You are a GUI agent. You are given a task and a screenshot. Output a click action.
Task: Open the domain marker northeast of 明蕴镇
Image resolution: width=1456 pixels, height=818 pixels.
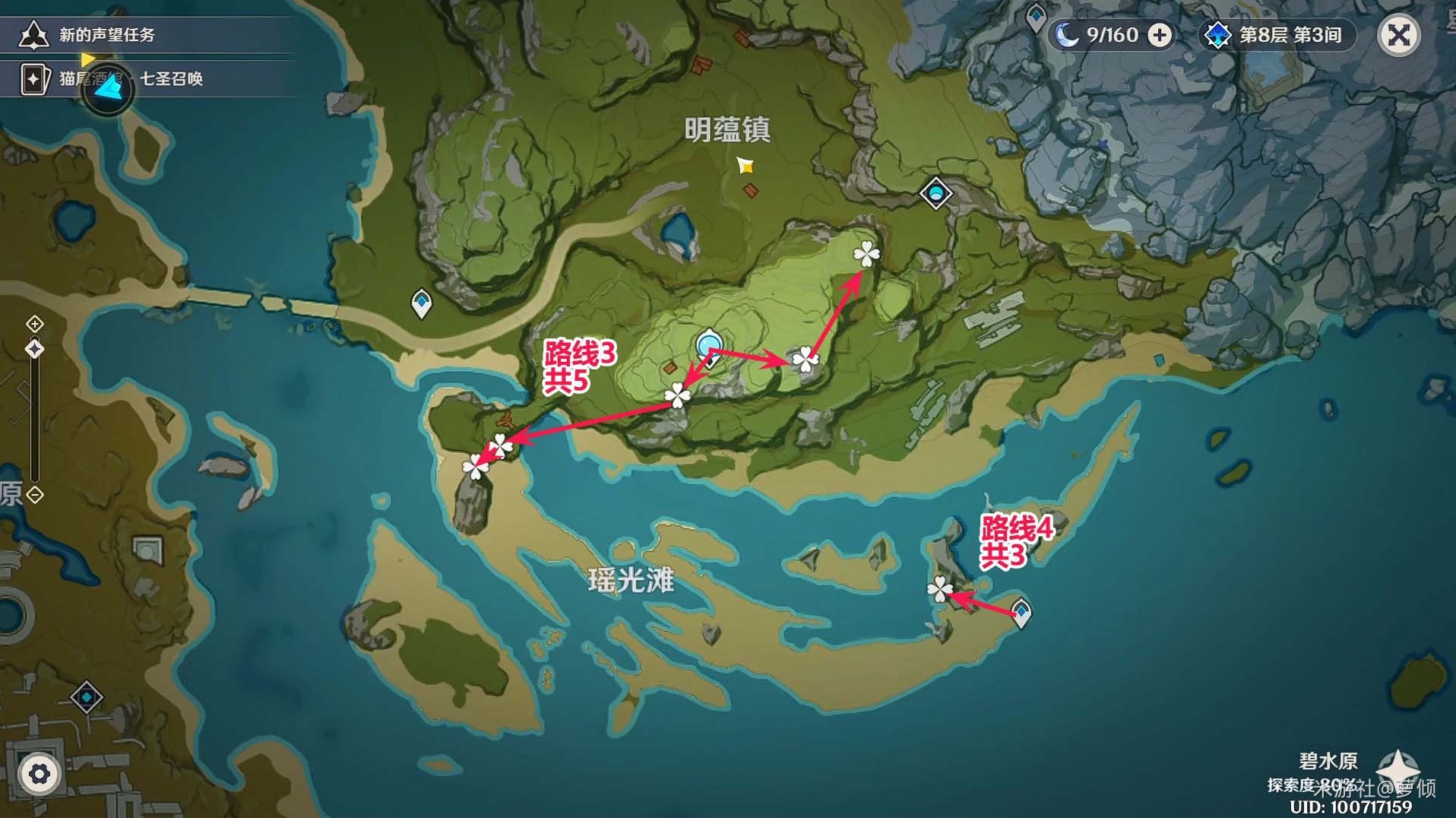pos(937,193)
